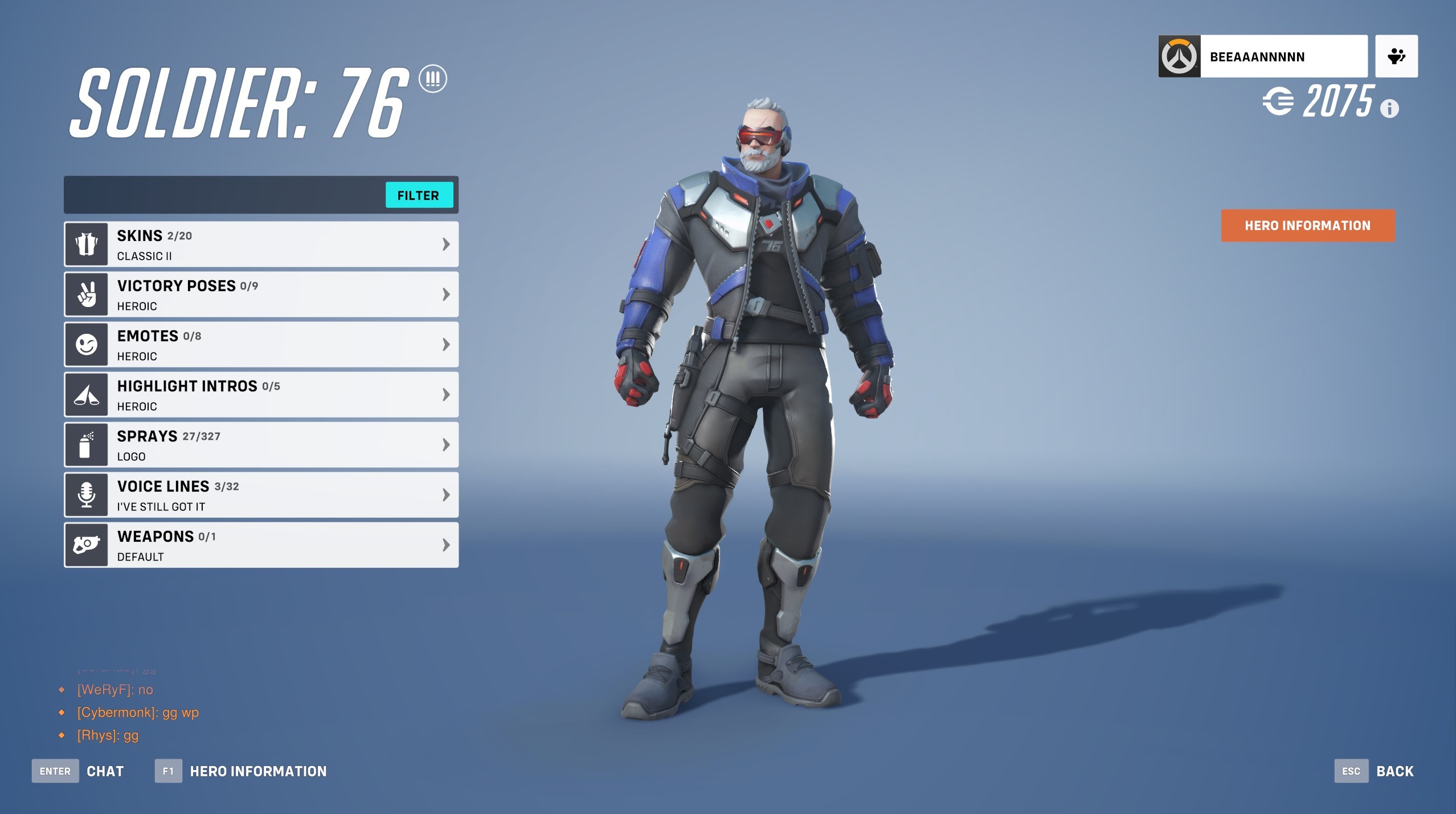Select the Sprays spray-can icon
Viewport: 1456px width, 814px height.
85,444
